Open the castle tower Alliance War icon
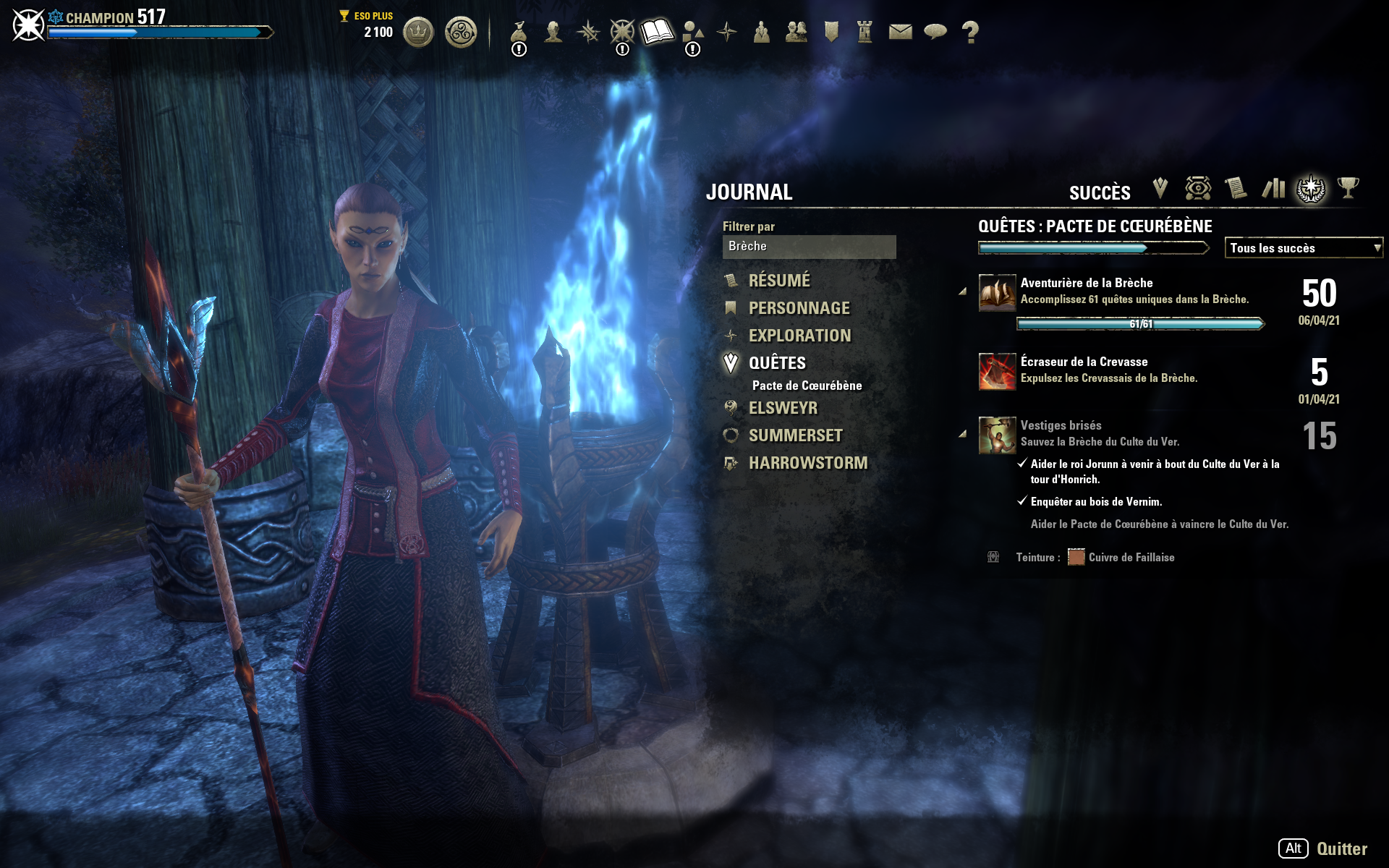This screenshot has width=1389, height=868. tap(865, 32)
